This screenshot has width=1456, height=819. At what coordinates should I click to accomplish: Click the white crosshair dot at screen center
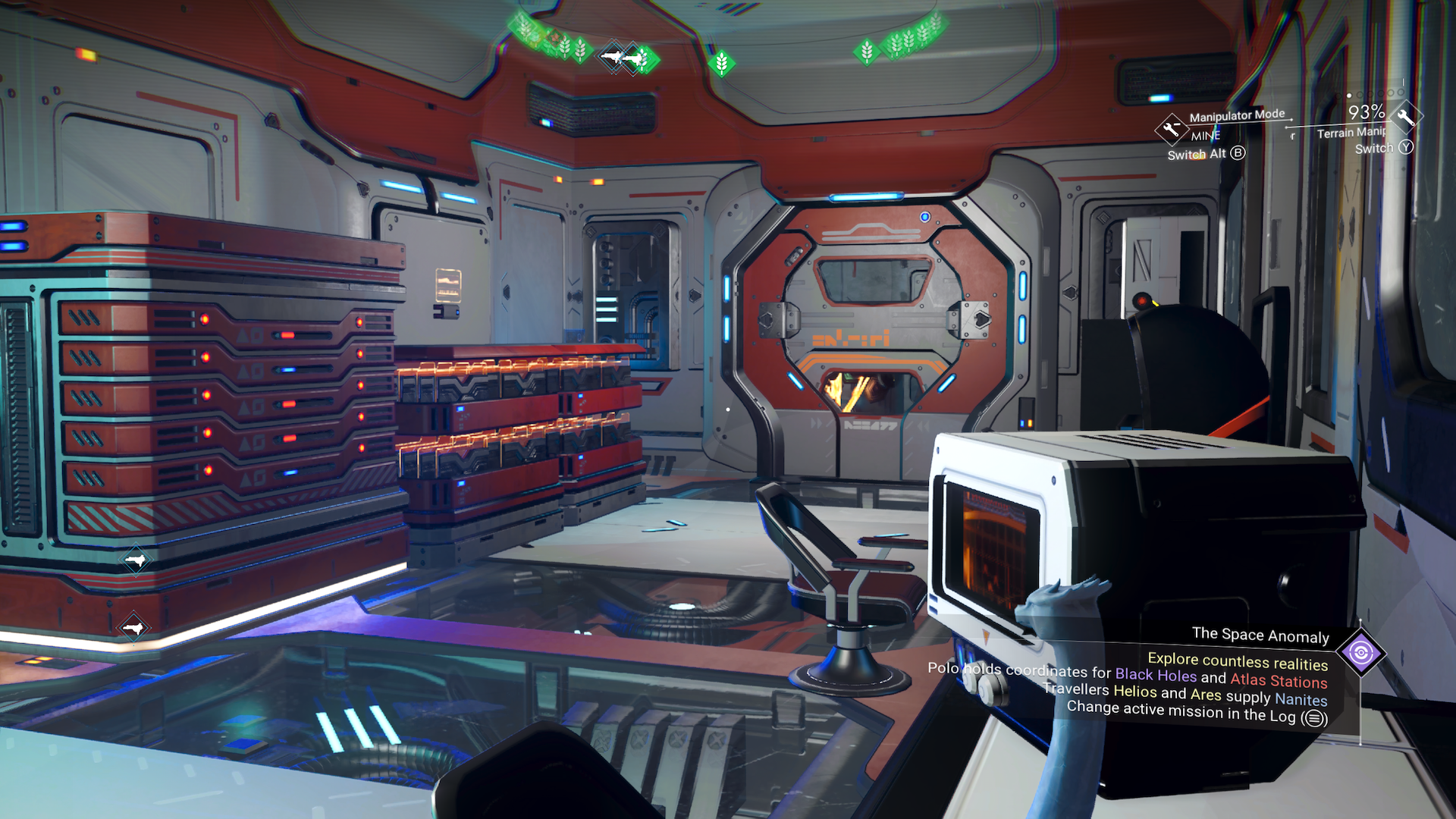click(x=726, y=408)
